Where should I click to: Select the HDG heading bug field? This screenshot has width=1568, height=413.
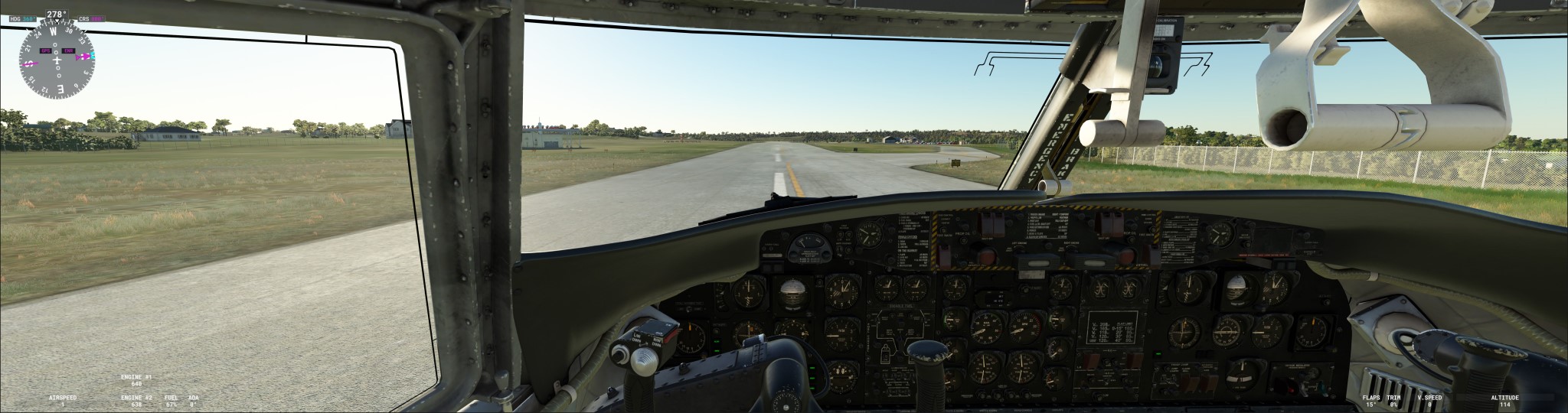[x=22, y=18]
